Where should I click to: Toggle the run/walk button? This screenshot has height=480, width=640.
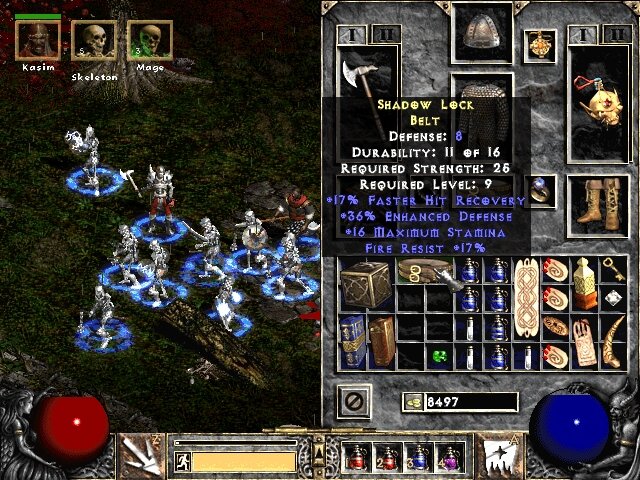pos(182,461)
